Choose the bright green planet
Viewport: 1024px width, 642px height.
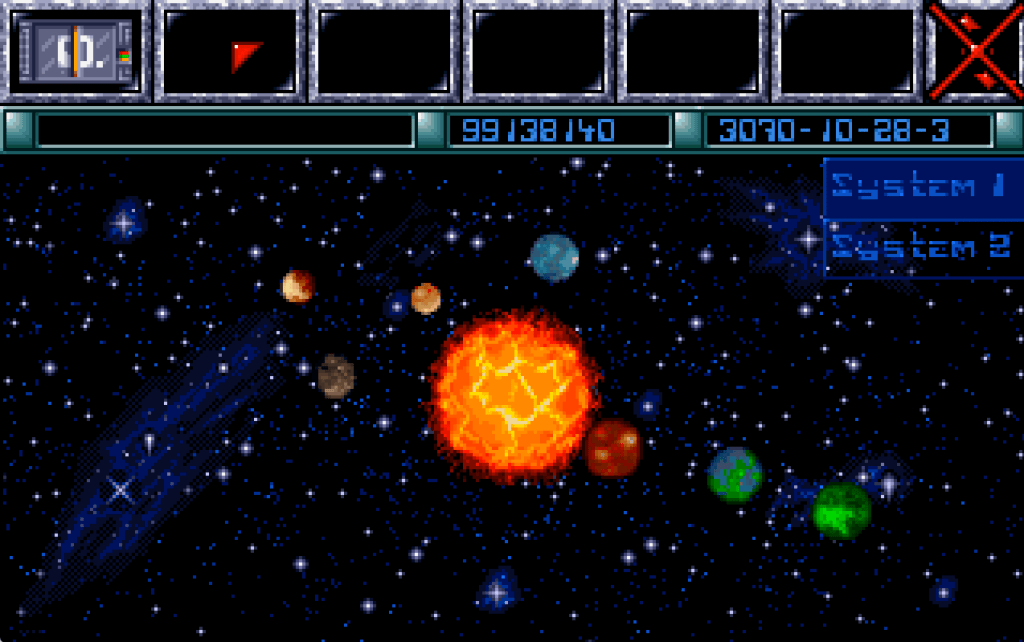(x=841, y=510)
